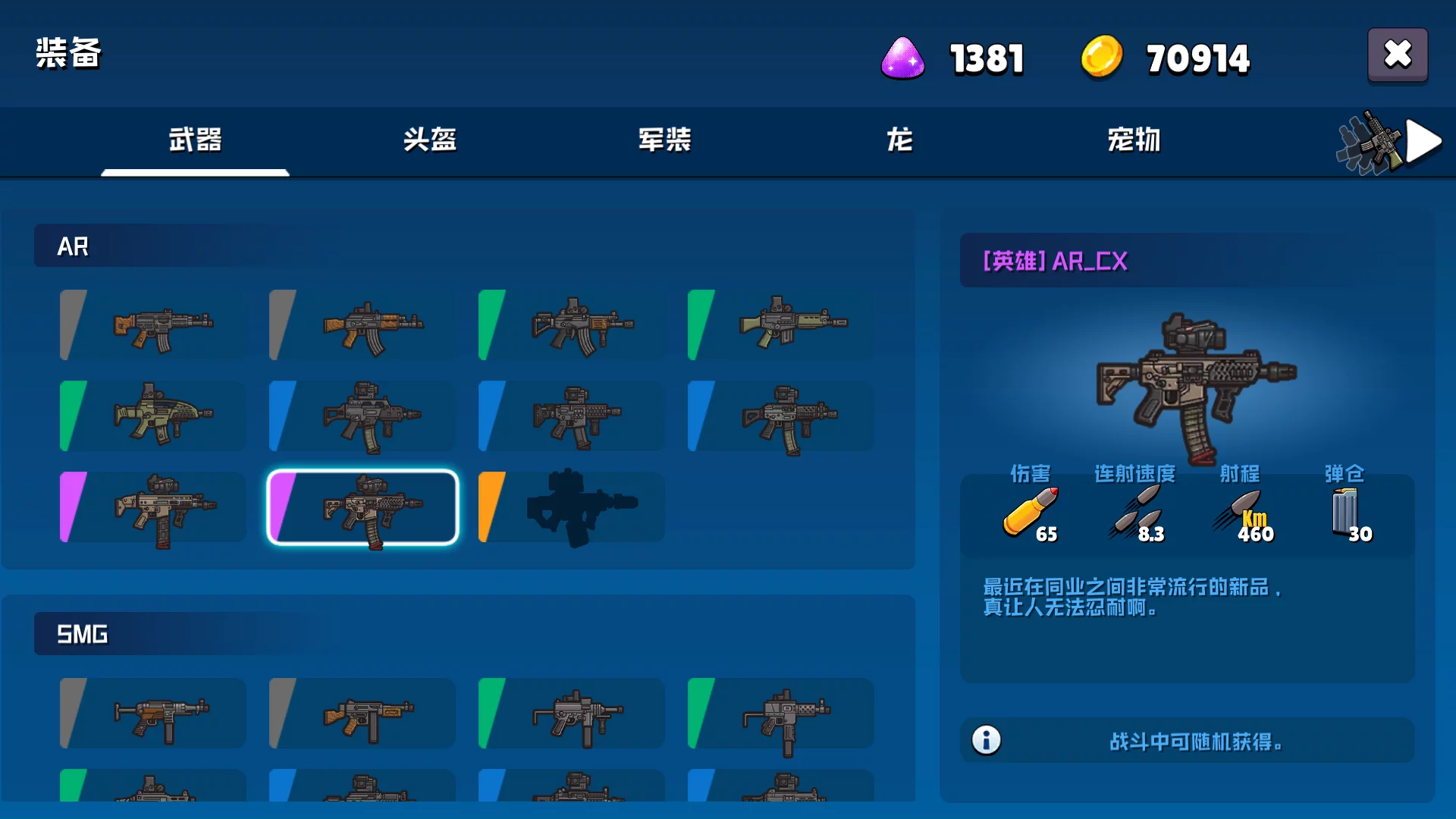Click the info icon next to 战斗中可随机获得

[987, 739]
